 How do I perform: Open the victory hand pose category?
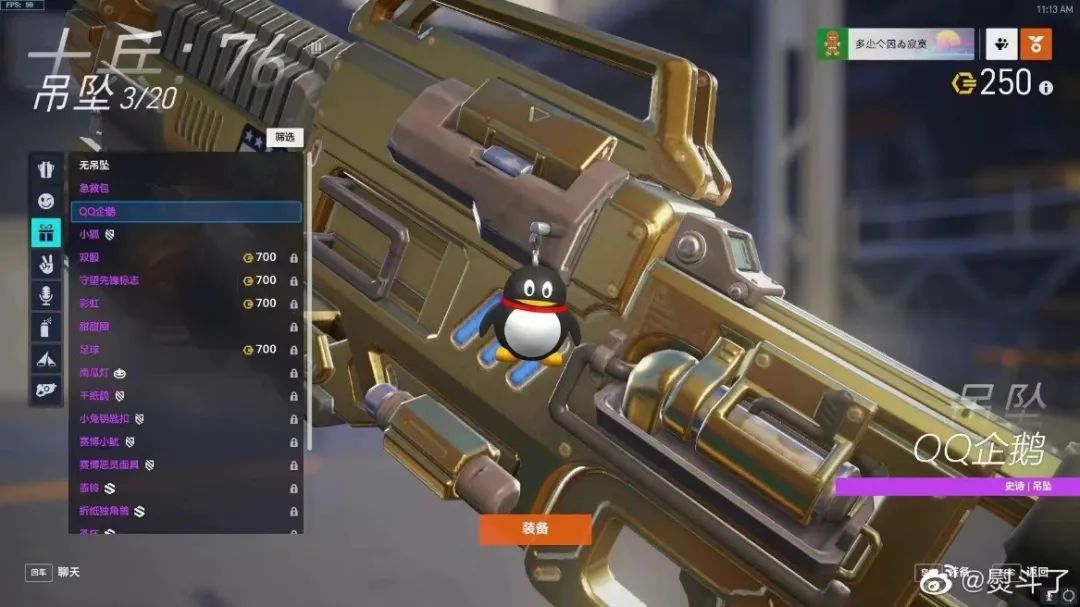click(46, 264)
